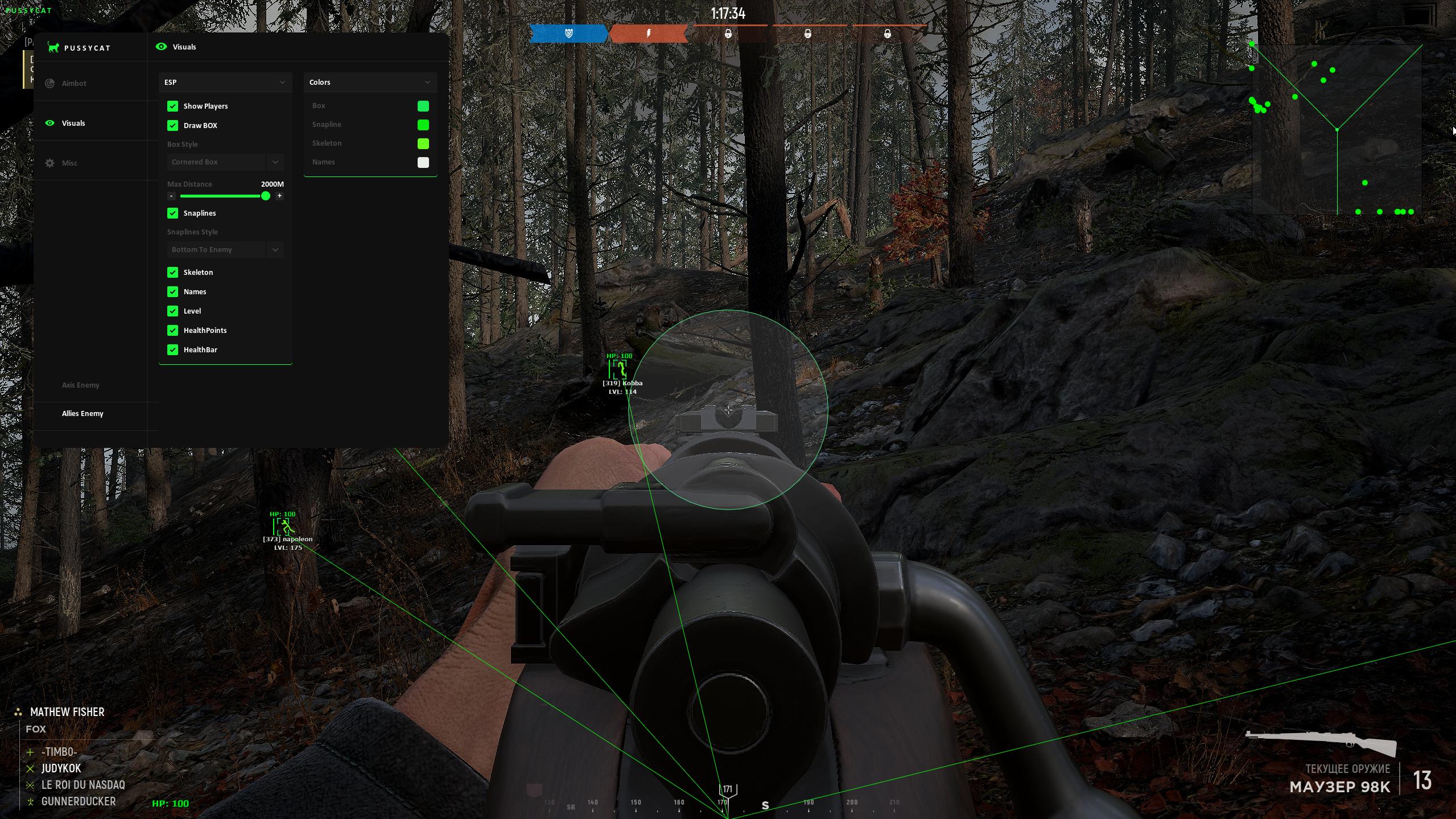Screen dimensions: 1456x819
Task: Open the Cornered Box style dropdown
Action: (x=225, y=162)
